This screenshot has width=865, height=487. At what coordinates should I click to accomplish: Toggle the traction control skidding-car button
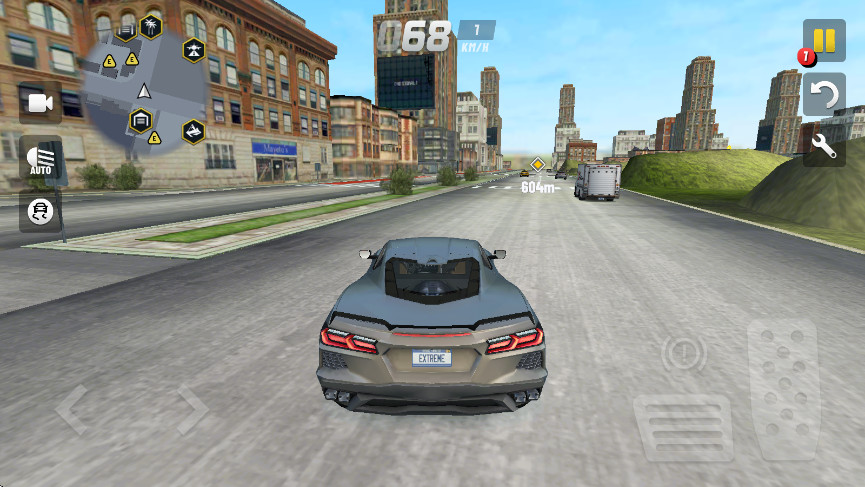(40, 211)
